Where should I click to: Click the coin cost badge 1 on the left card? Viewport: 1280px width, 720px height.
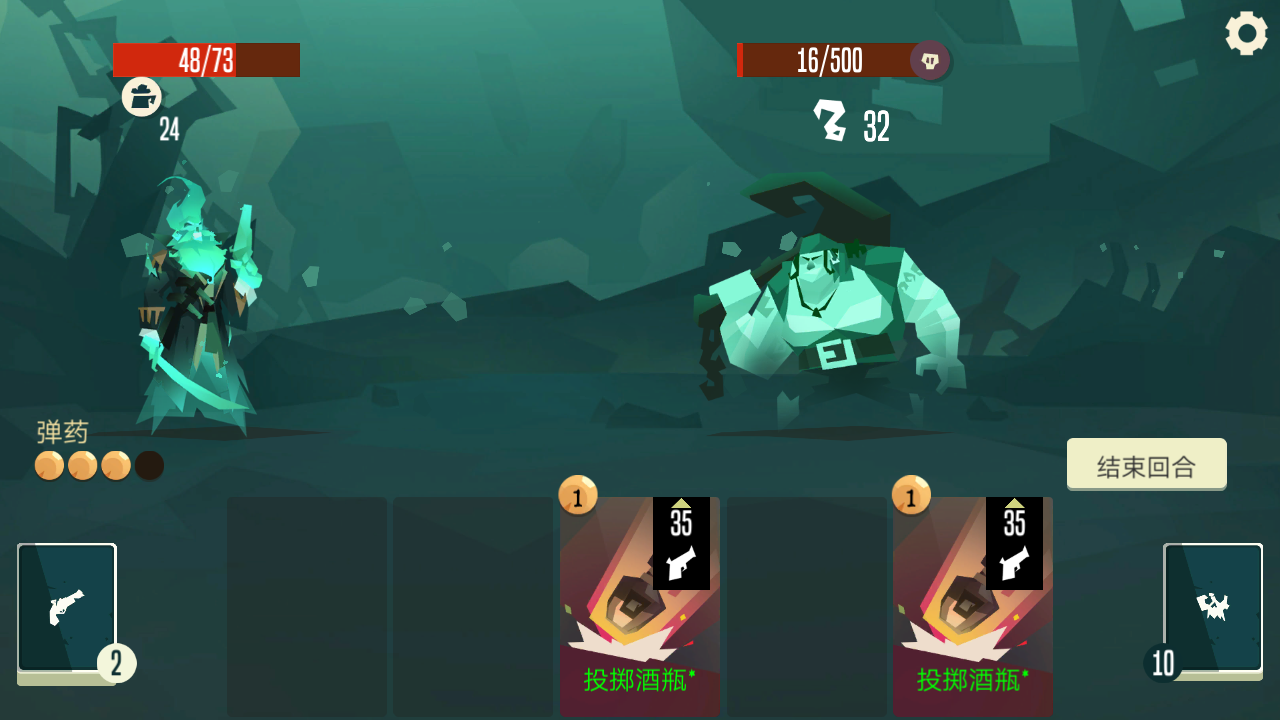click(x=576, y=498)
